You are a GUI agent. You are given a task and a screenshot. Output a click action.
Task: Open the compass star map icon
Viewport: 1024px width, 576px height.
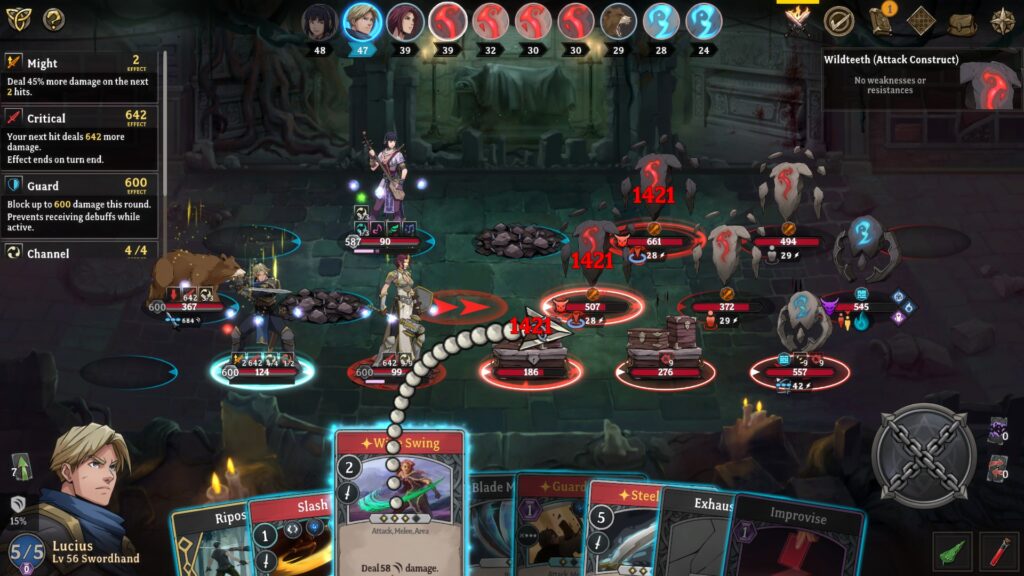[1002, 21]
